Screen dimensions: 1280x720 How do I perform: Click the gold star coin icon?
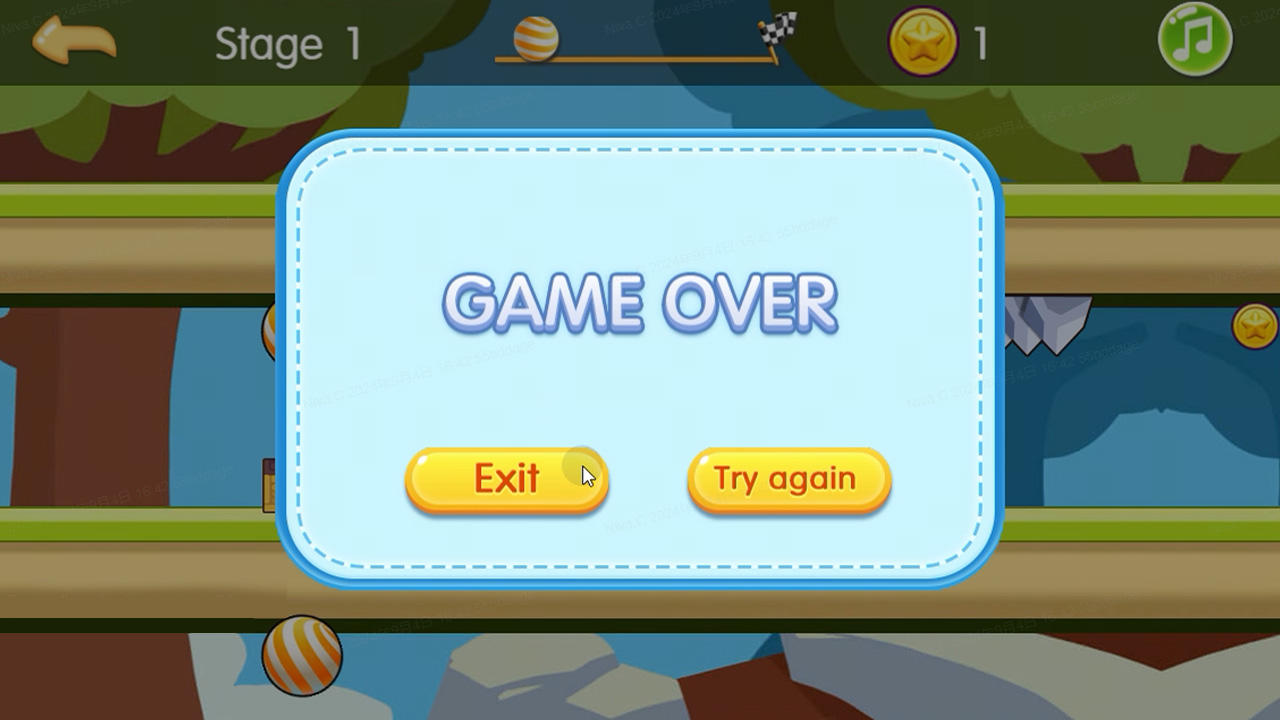pyautogui.click(x=920, y=40)
